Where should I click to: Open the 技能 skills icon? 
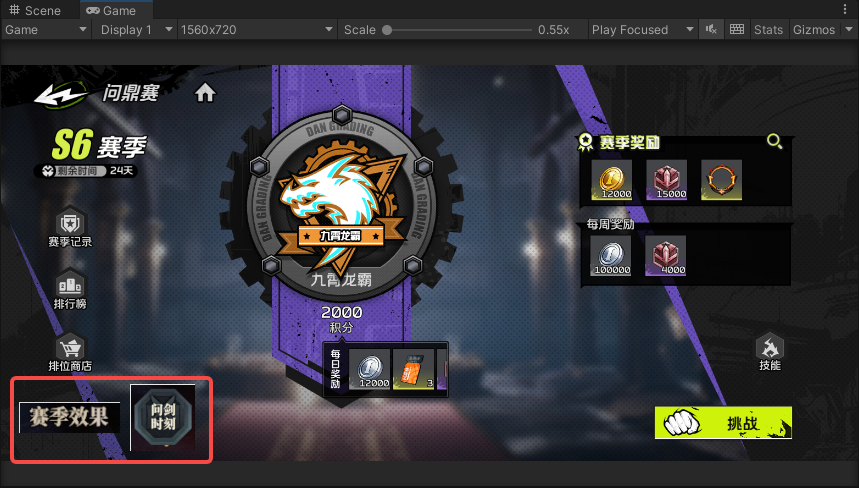[769, 349]
